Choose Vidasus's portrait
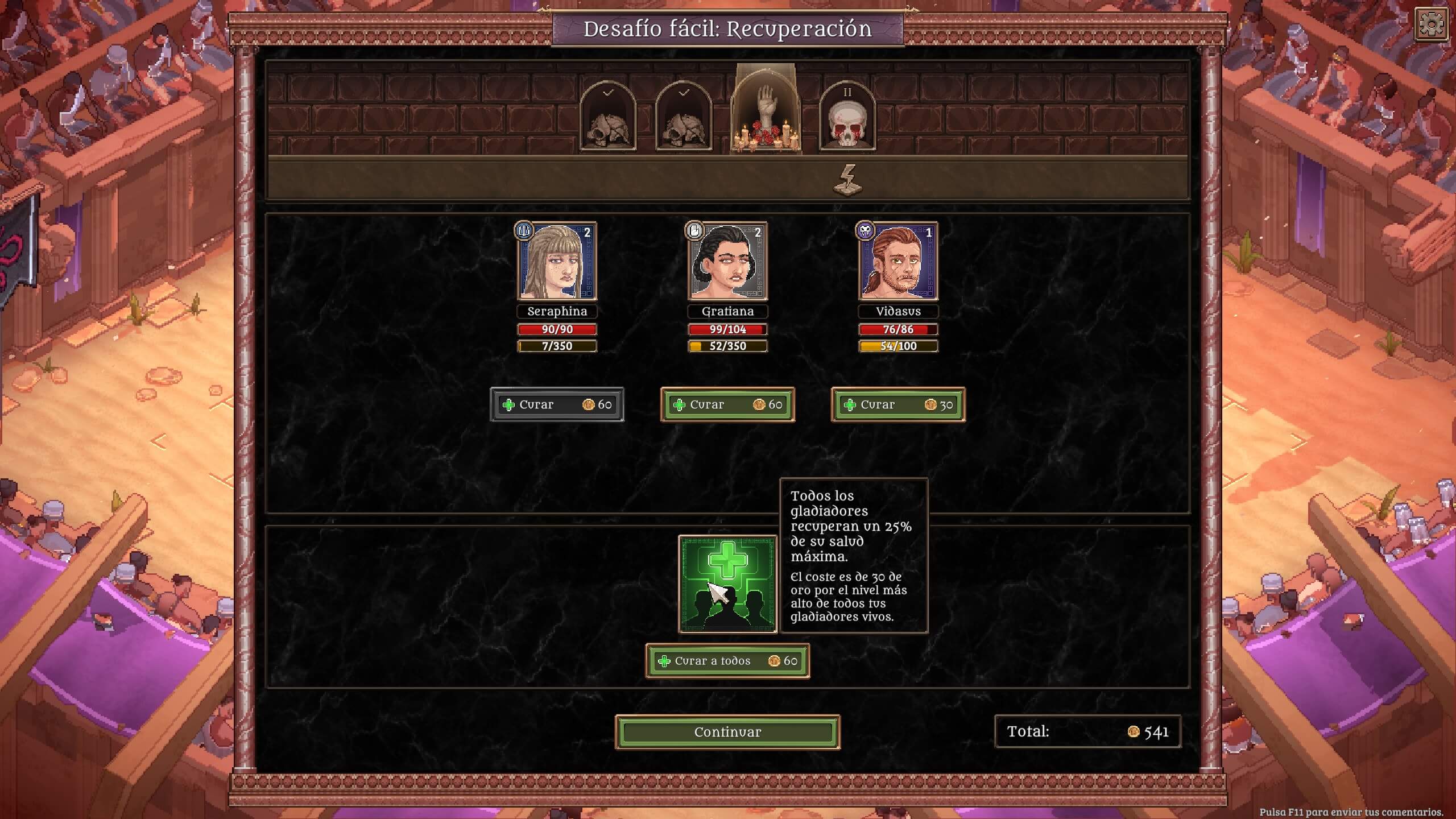The image size is (1456, 819). 898,262
